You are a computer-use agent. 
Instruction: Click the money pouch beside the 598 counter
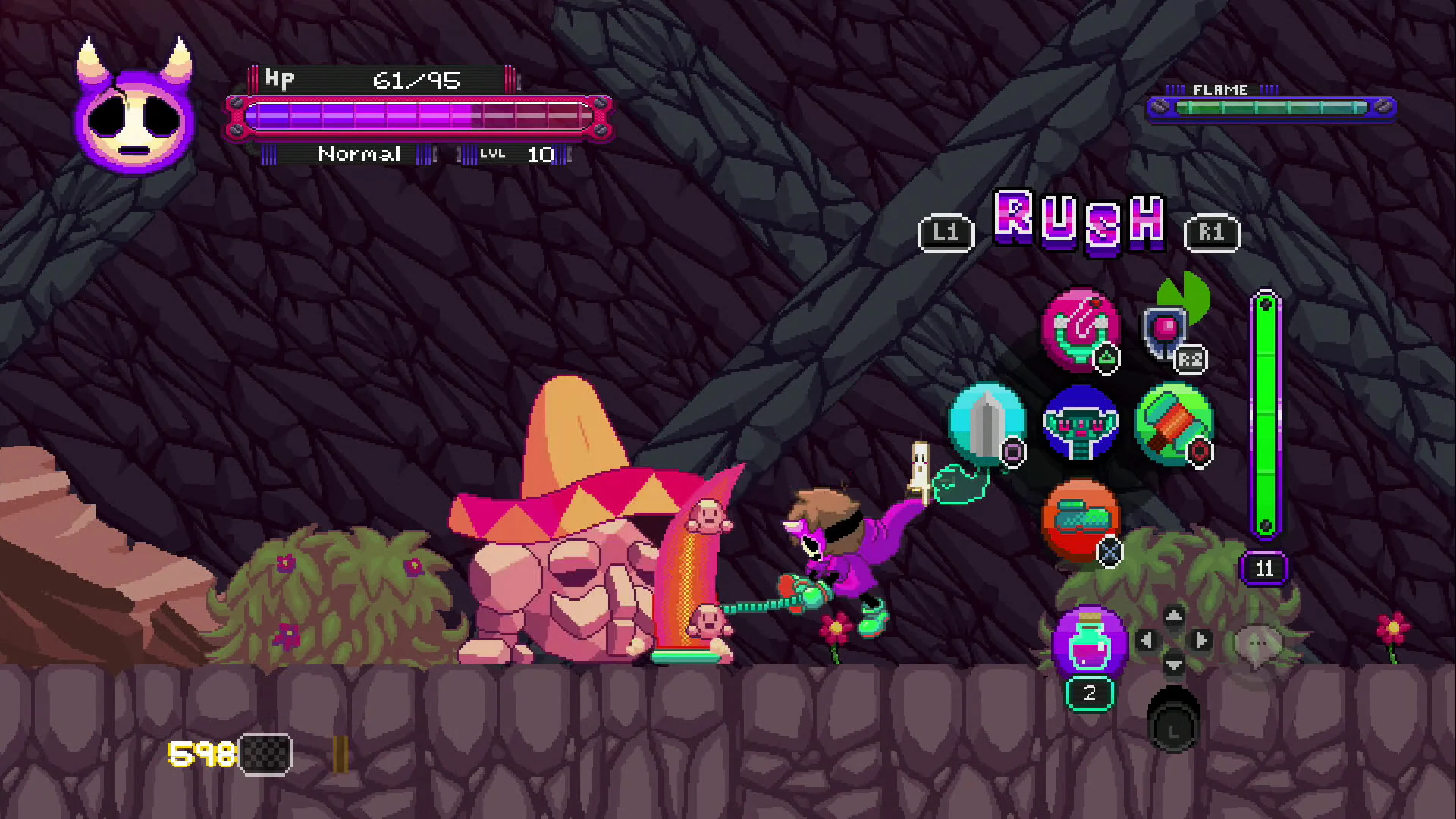pos(264,753)
